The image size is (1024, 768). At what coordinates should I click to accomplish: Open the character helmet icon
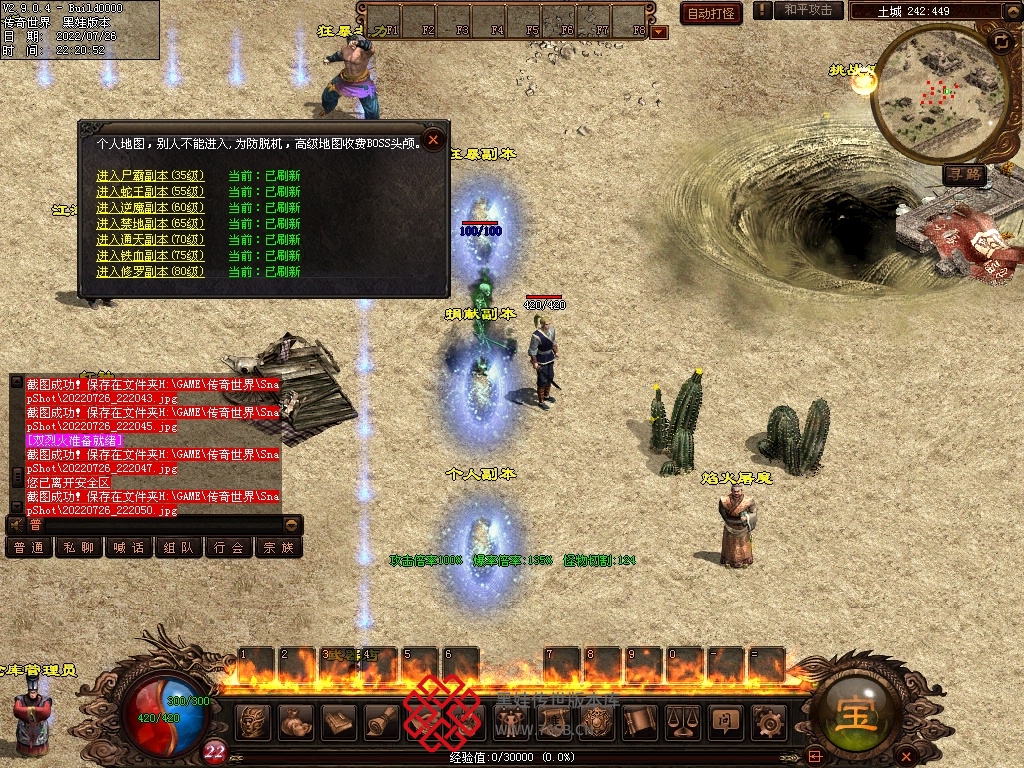255,721
